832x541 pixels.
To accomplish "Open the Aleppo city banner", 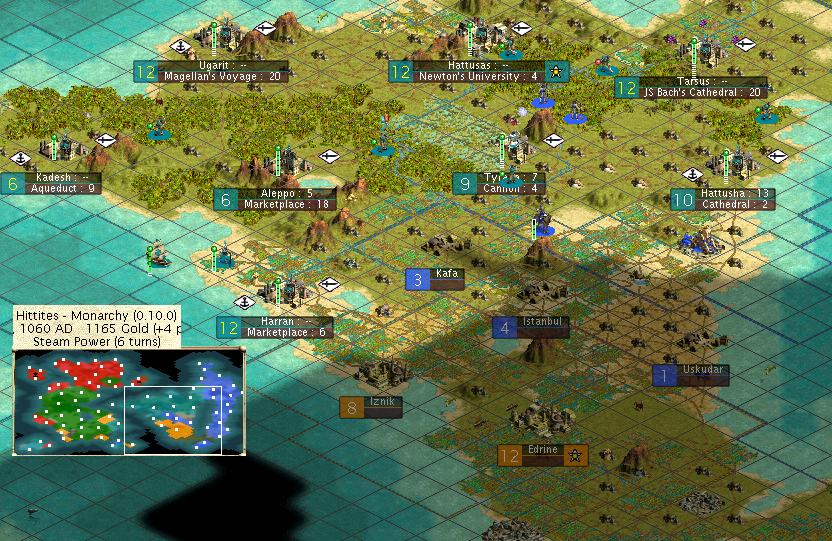I will [274, 199].
